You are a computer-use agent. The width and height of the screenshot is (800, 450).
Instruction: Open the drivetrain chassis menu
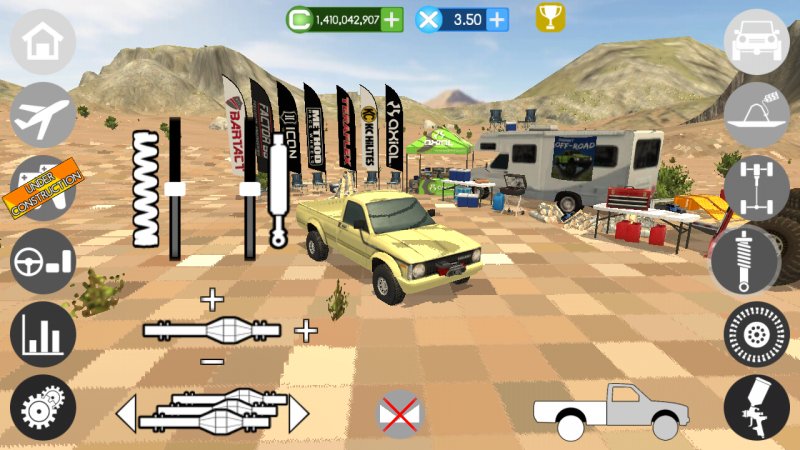click(x=757, y=187)
